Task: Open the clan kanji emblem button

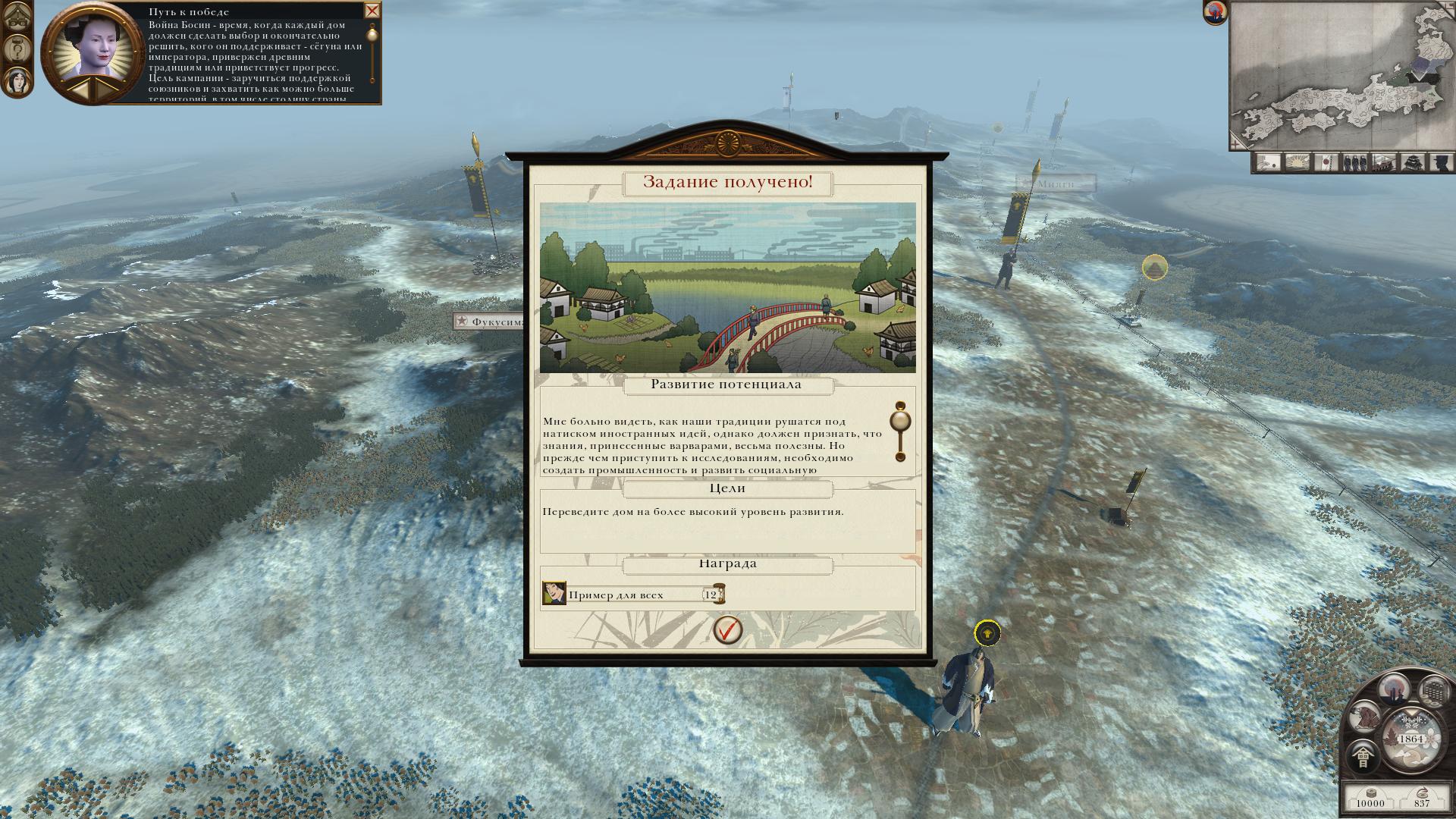Action: click(1363, 757)
